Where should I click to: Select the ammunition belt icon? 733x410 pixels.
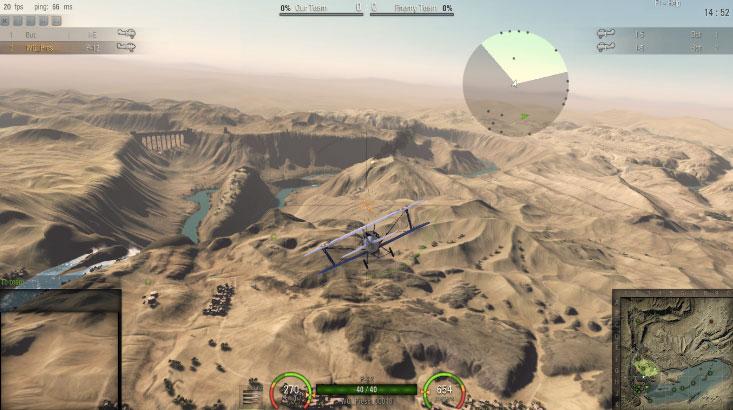pyautogui.click(x=250, y=394)
